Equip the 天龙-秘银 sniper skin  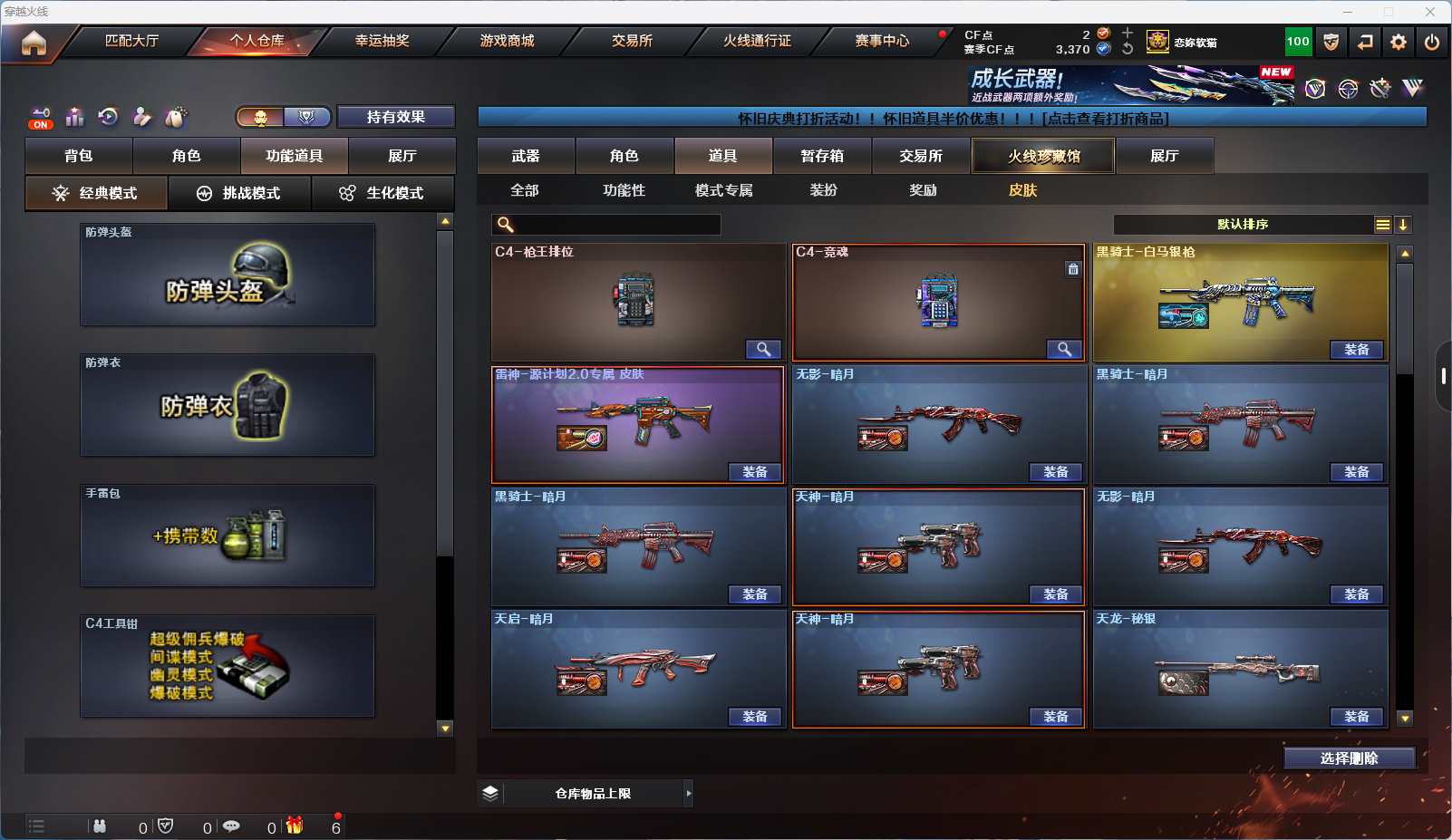point(1356,717)
